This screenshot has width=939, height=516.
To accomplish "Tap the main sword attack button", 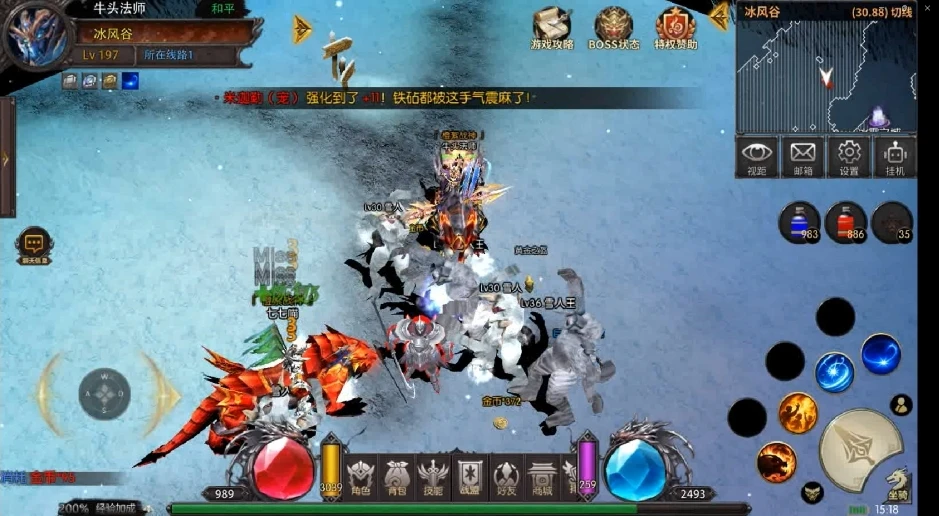I will point(861,449).
